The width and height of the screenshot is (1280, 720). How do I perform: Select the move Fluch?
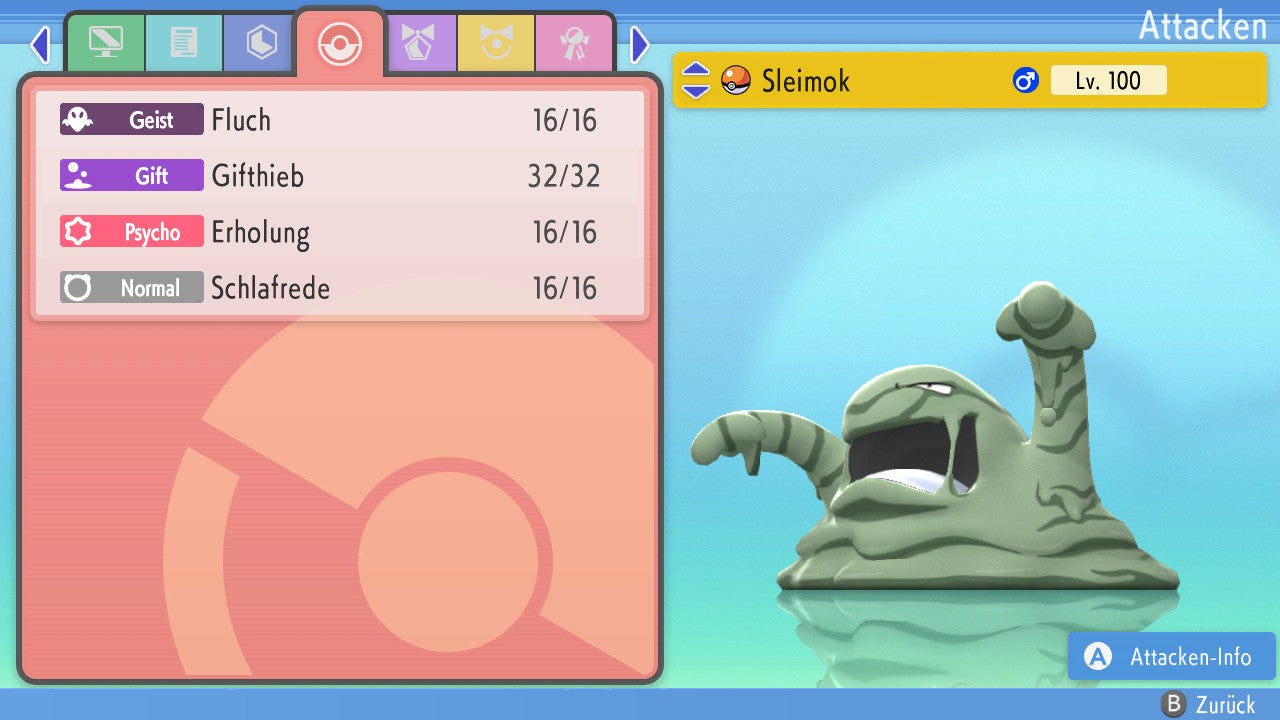[340, 120]
